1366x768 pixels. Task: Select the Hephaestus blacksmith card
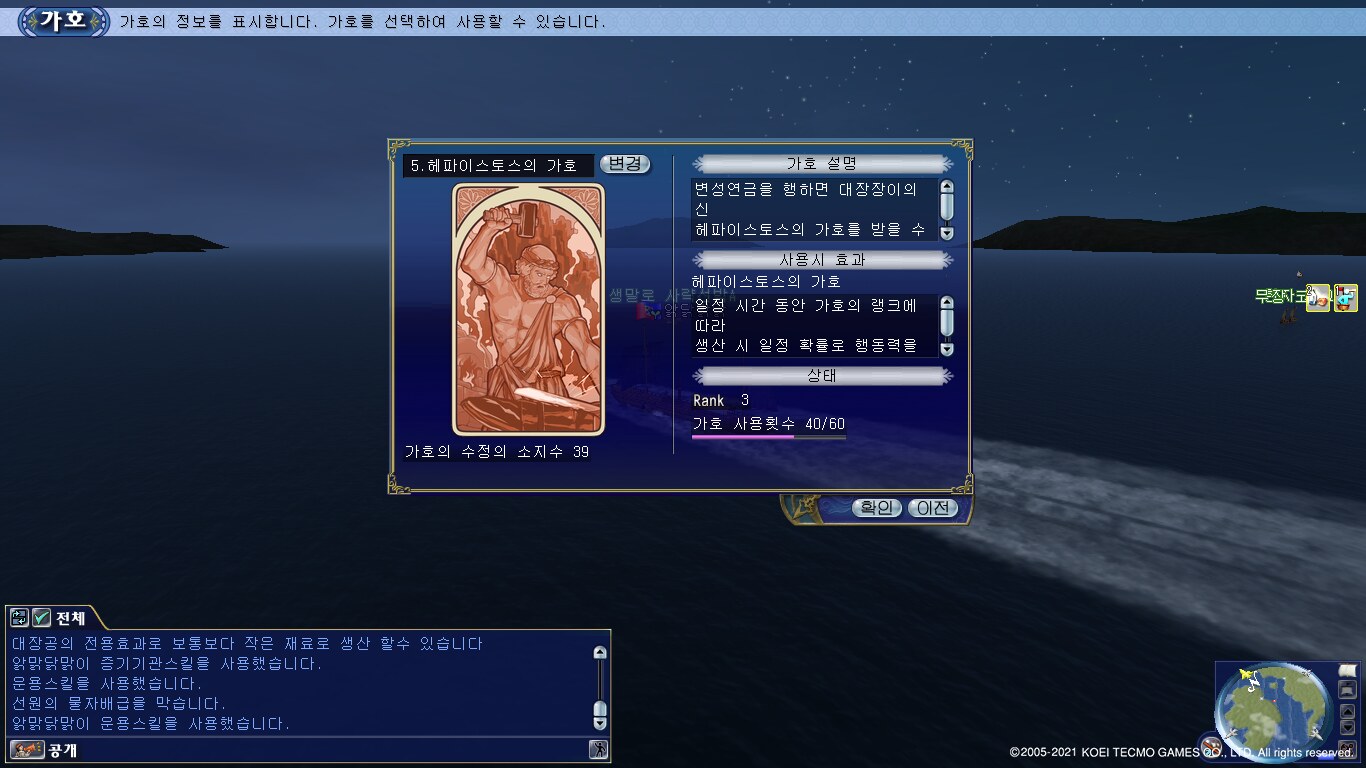(x=528, y=310)
